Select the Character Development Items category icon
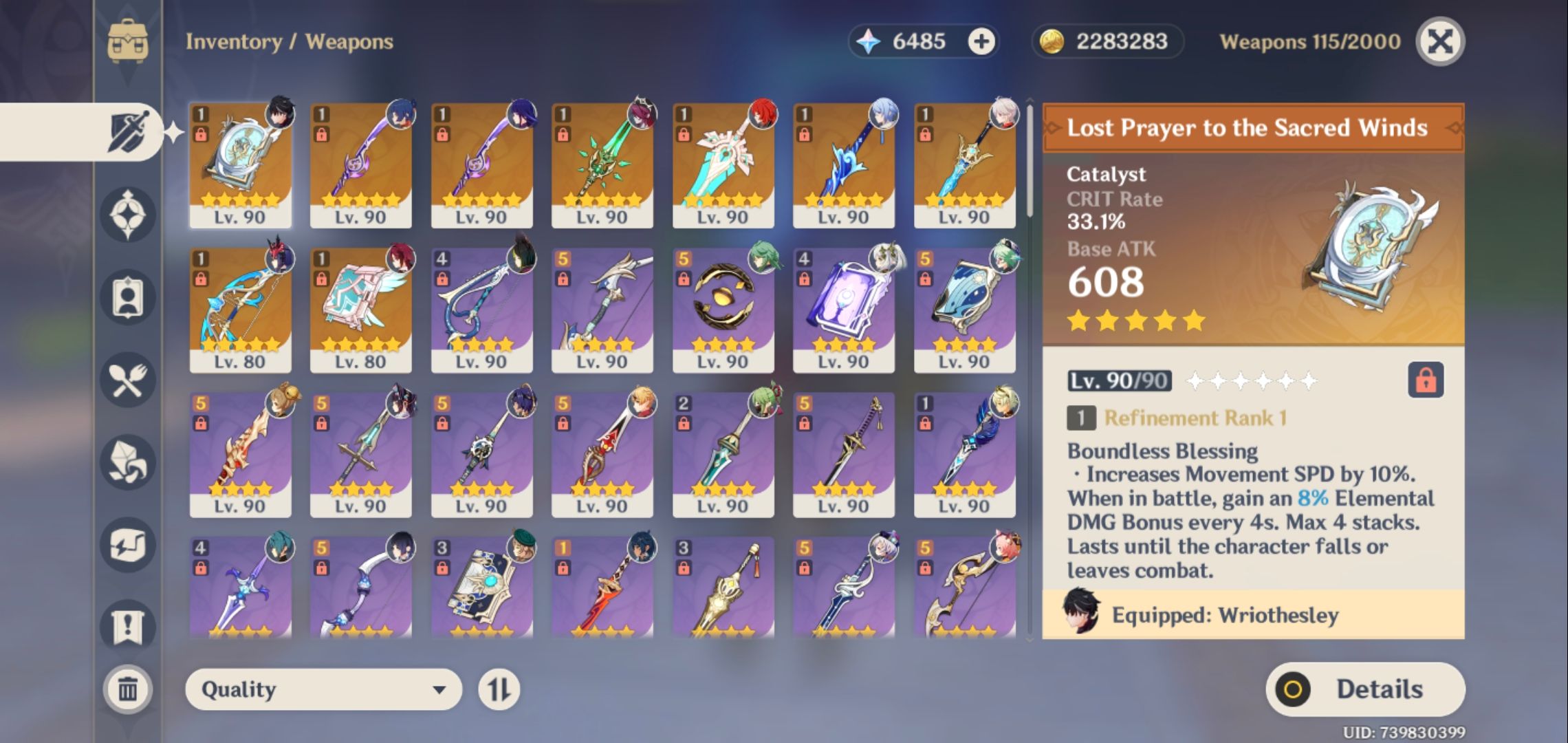Viewport: 1568px width, 743px height. tap(127, 296)
